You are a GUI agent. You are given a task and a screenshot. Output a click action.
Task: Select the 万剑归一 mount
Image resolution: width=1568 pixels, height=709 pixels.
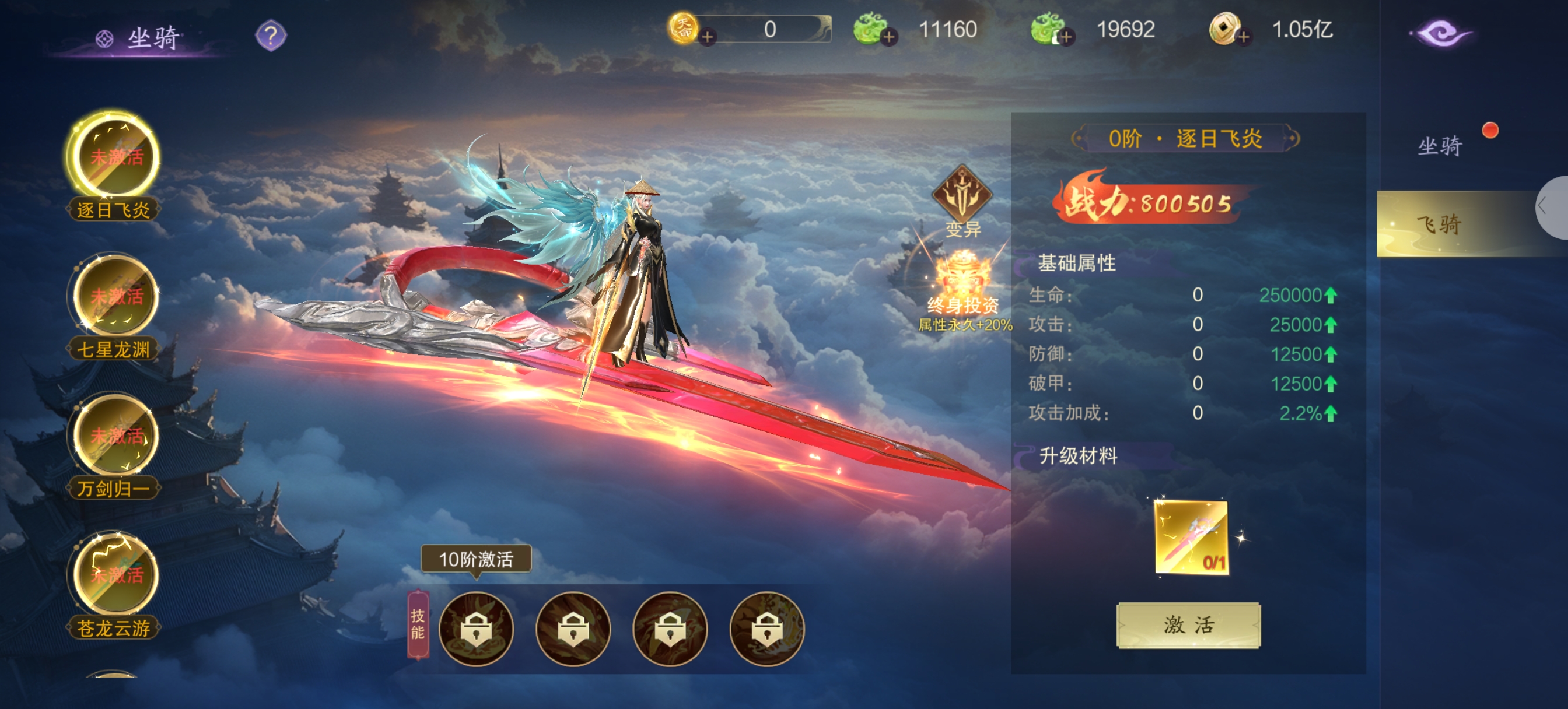click(114, 436)
